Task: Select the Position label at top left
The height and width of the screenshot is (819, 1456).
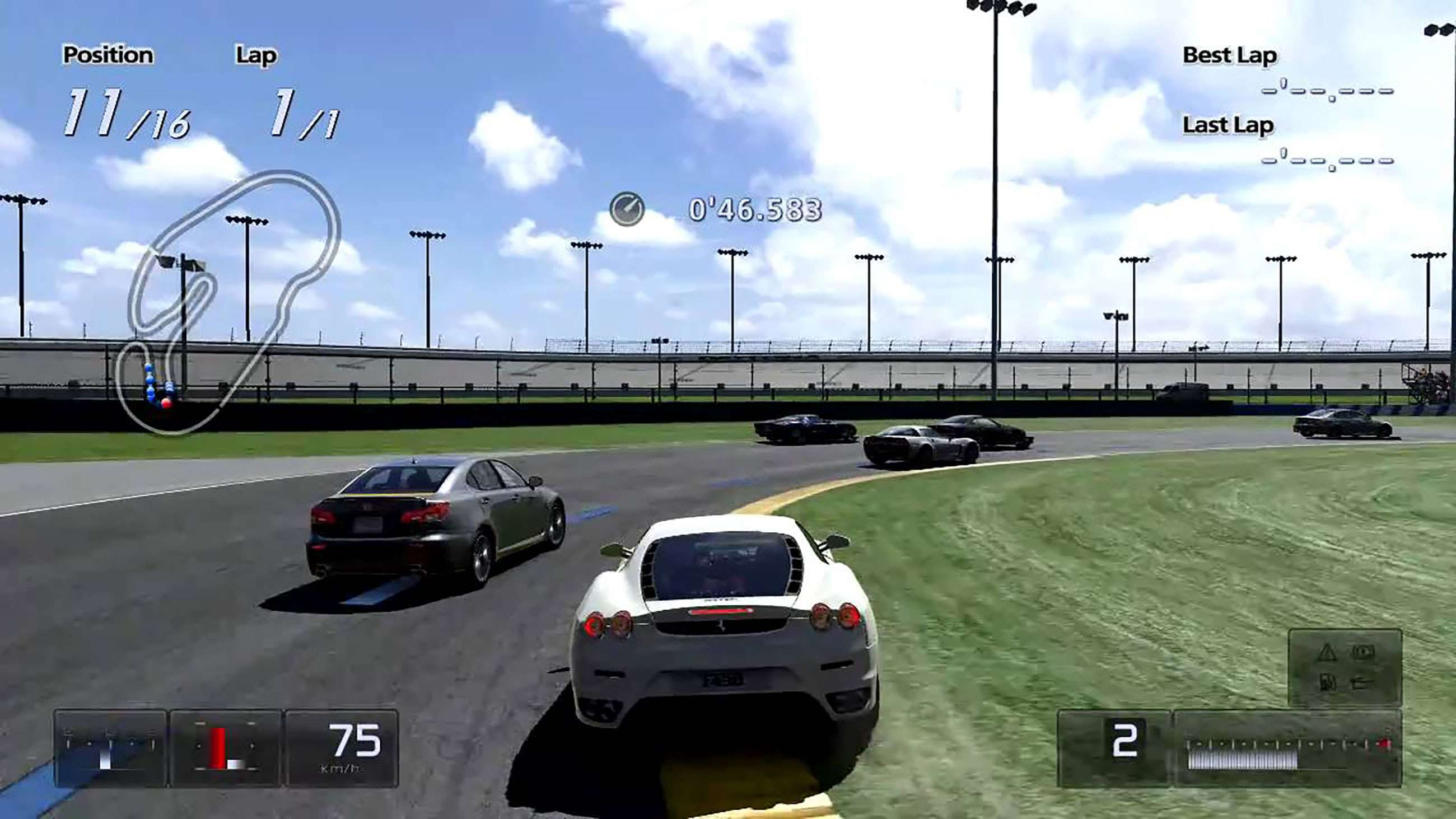Action: click(108, 54)
